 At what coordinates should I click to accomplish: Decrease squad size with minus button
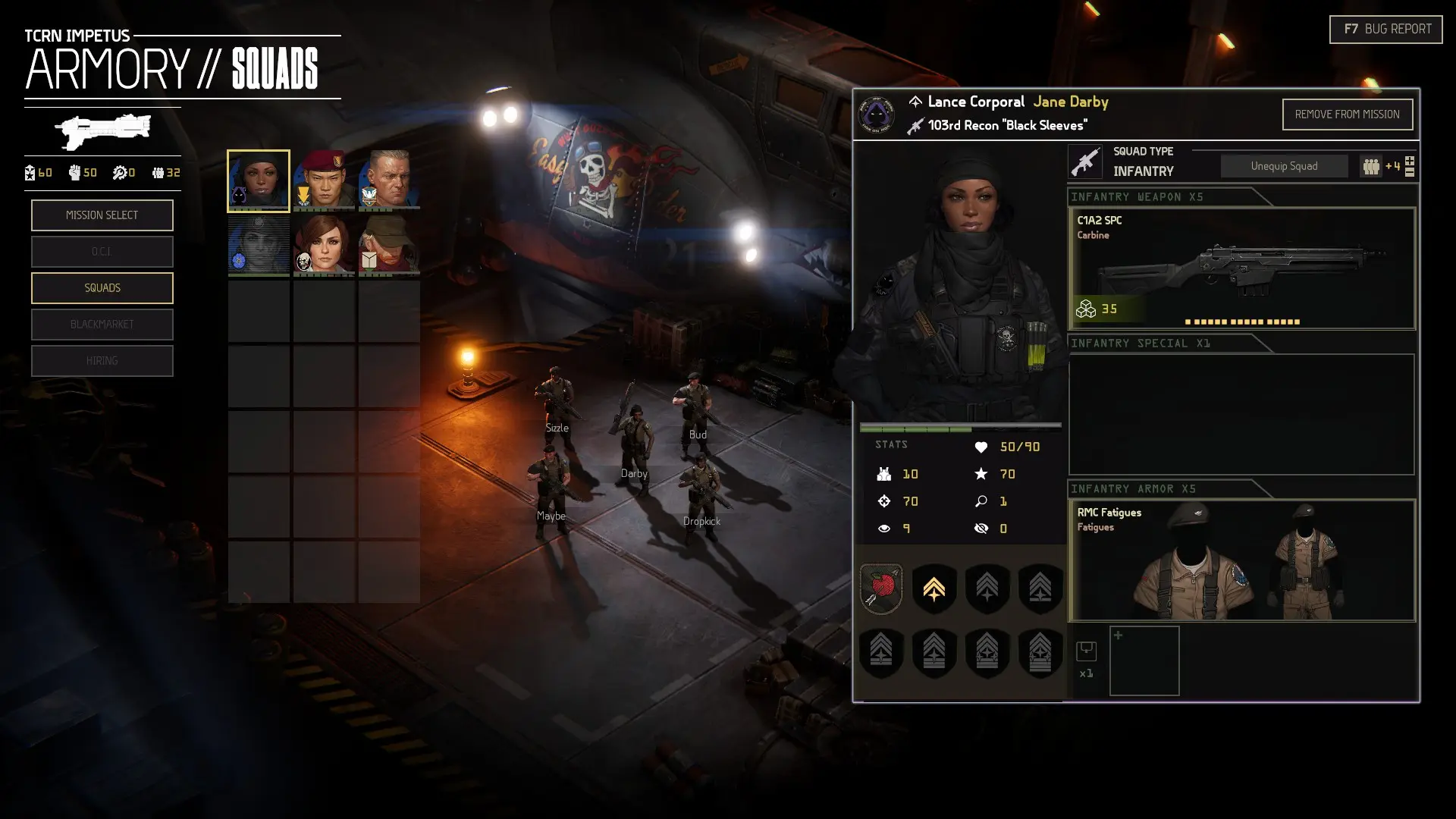point(1410,173)
